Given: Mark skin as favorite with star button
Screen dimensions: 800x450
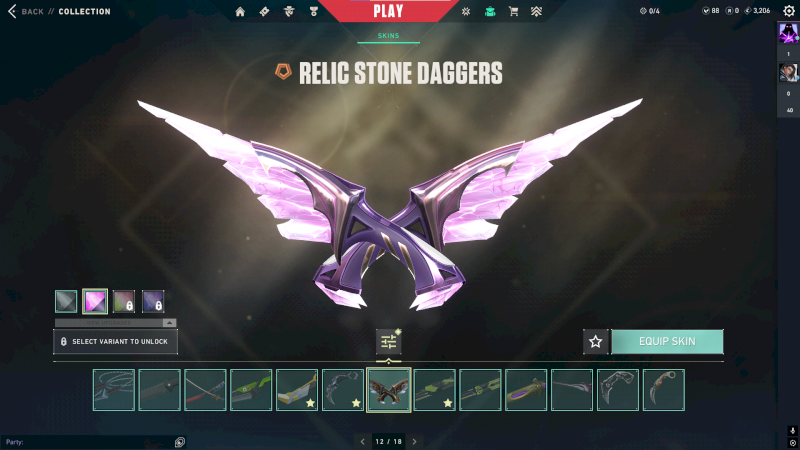Looking at the screenshot, I should 596,342.
